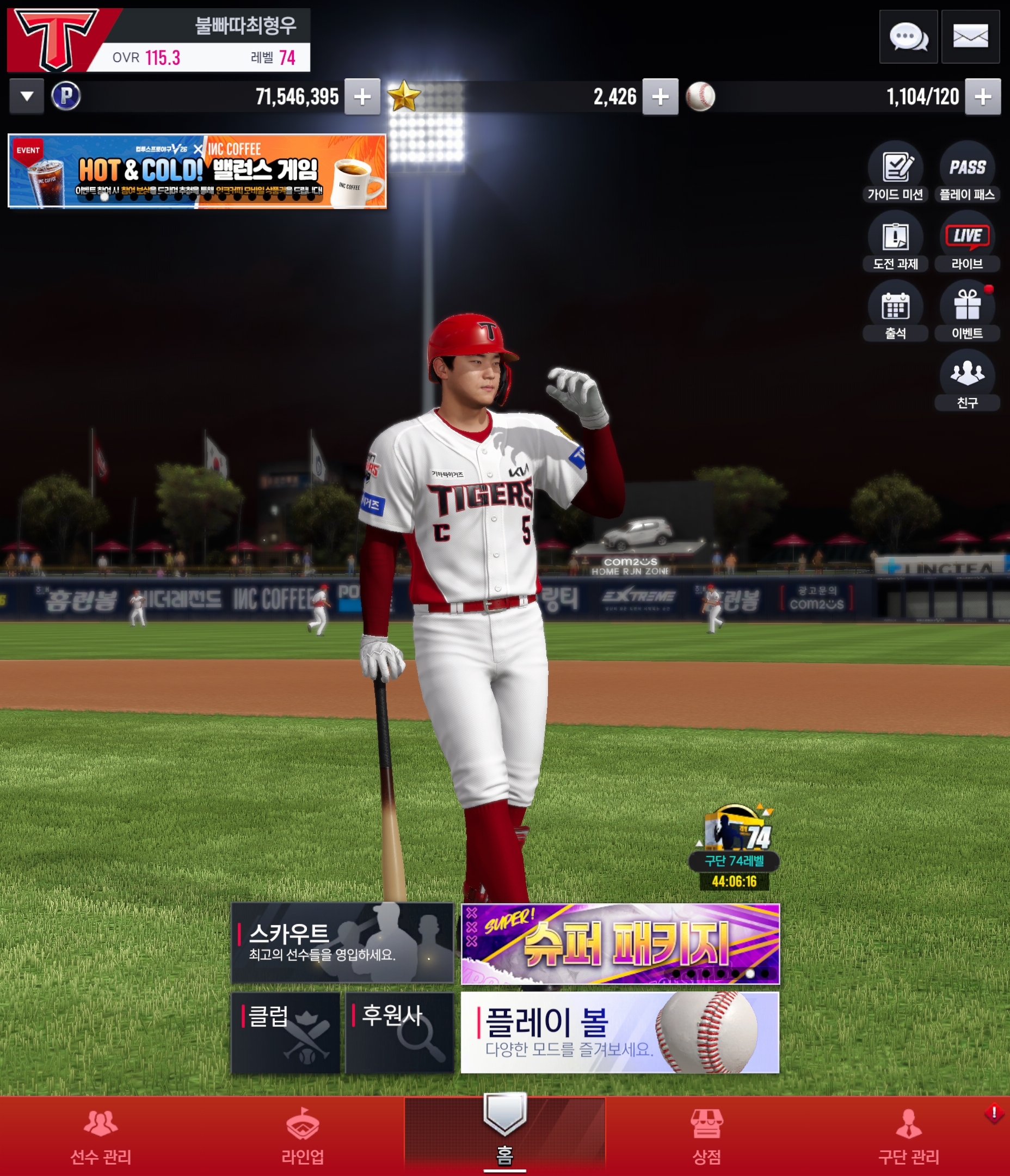Add more gold stars with plus button
1010x1176 pixels.
pyautogui.click(x=660, y=96)
